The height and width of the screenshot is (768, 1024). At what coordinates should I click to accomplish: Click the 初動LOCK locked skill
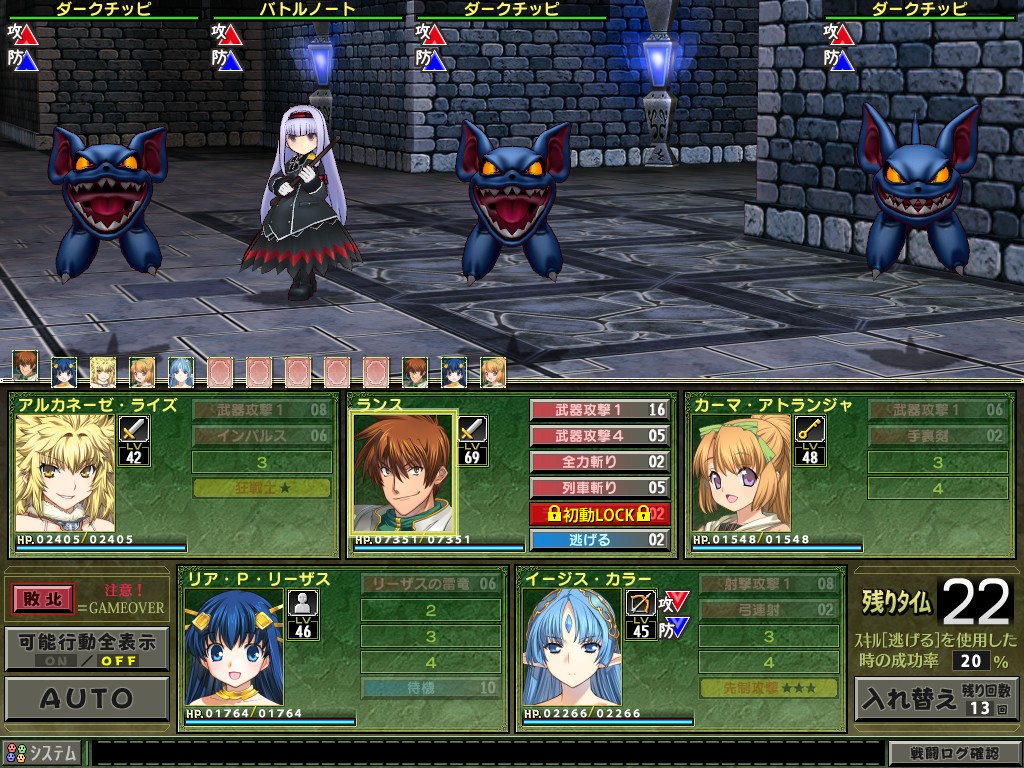pyautogui.click(x=599, y=514)
